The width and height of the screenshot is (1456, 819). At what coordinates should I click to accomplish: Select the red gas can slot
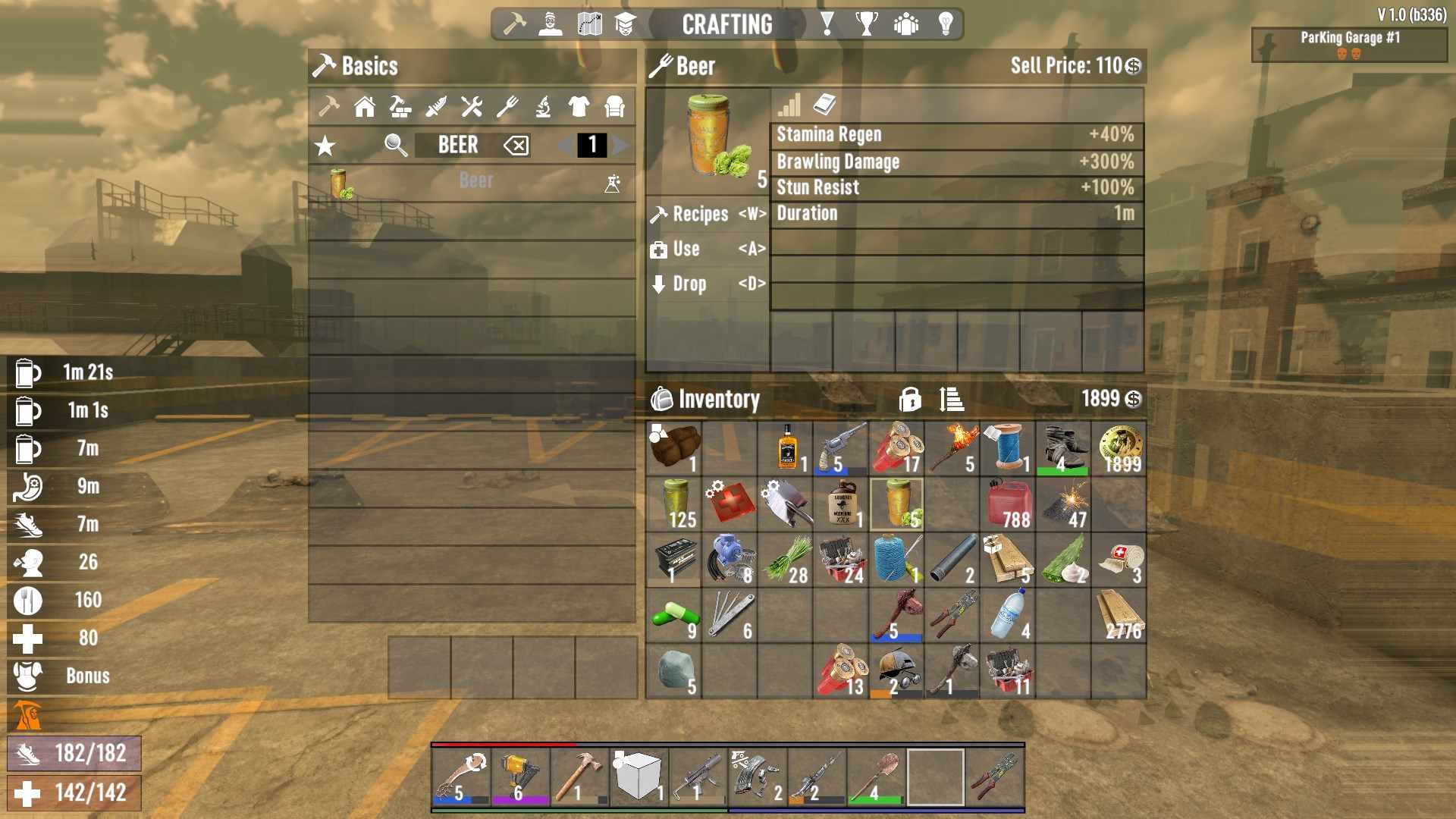1007,504
